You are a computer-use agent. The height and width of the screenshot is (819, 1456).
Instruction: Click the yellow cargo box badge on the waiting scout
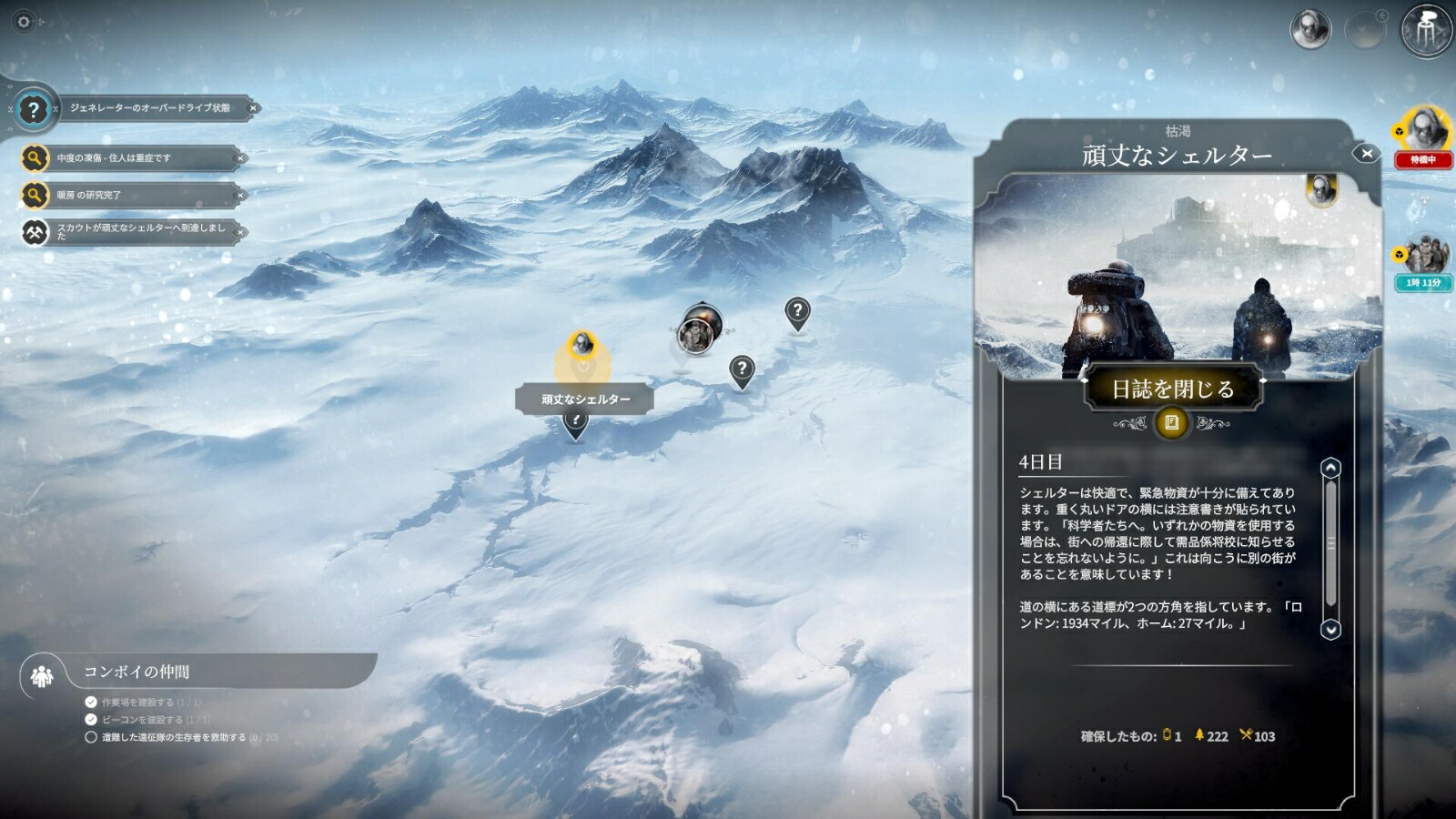tap(1399, 132)
